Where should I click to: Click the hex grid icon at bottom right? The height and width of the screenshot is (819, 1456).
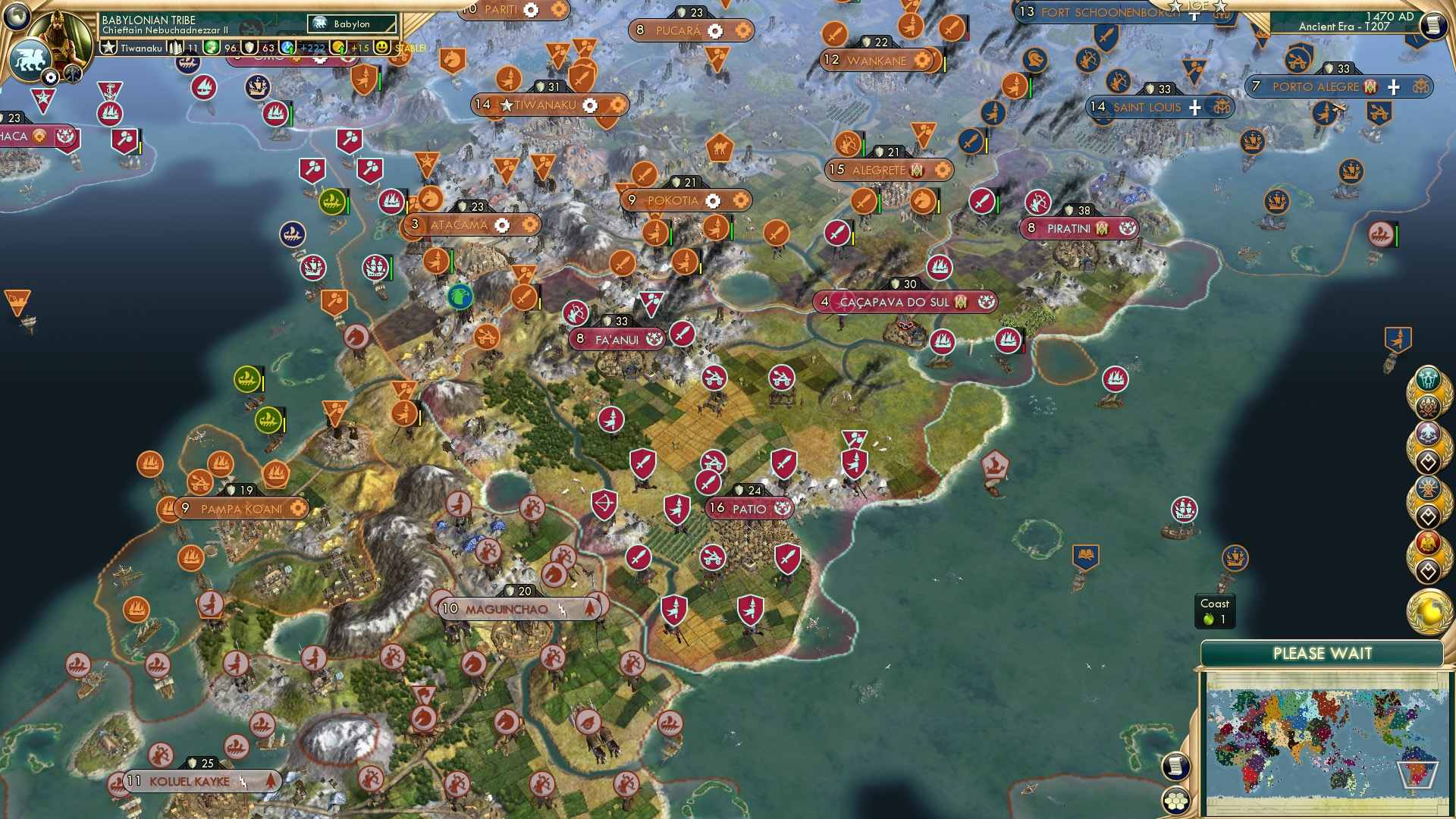click(1177, 801)
